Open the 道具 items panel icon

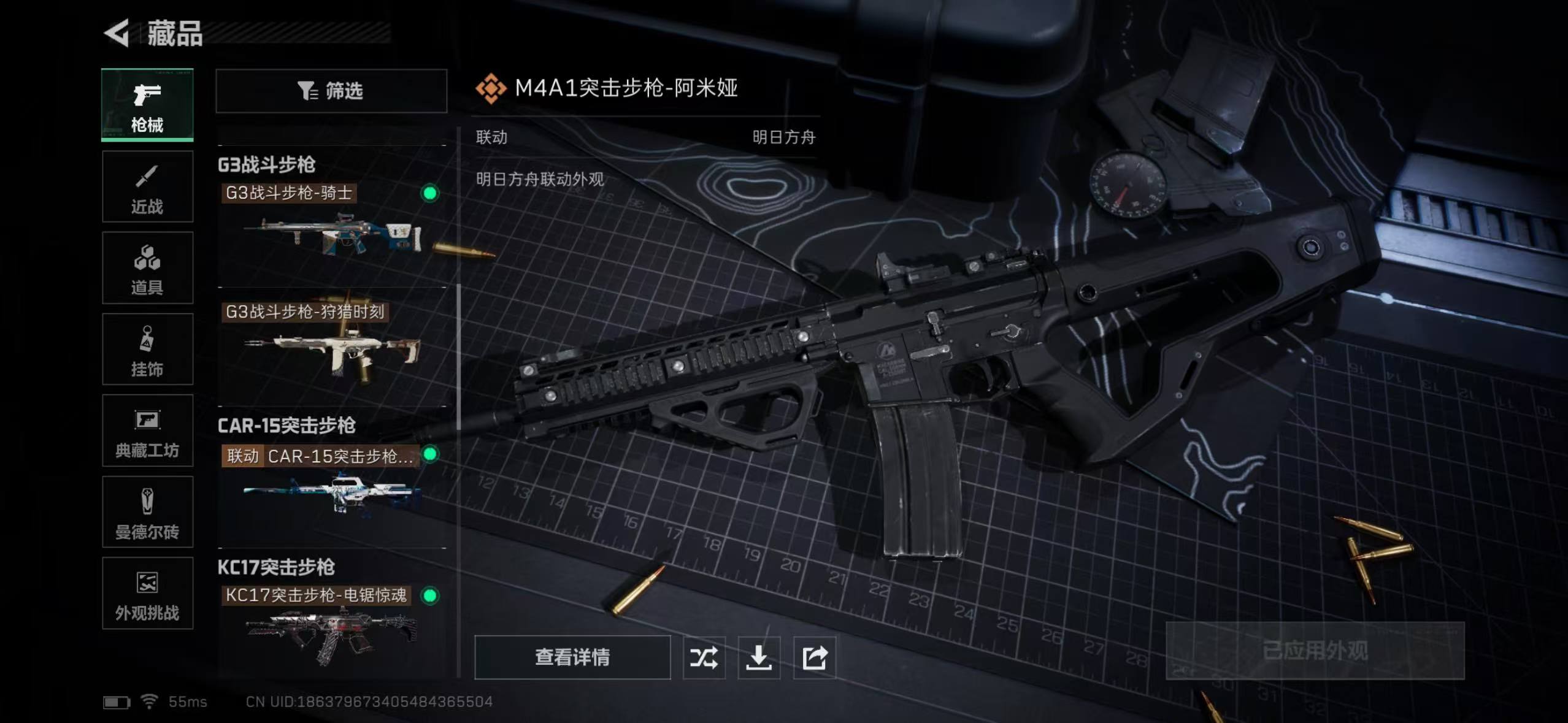coord(147,268)
